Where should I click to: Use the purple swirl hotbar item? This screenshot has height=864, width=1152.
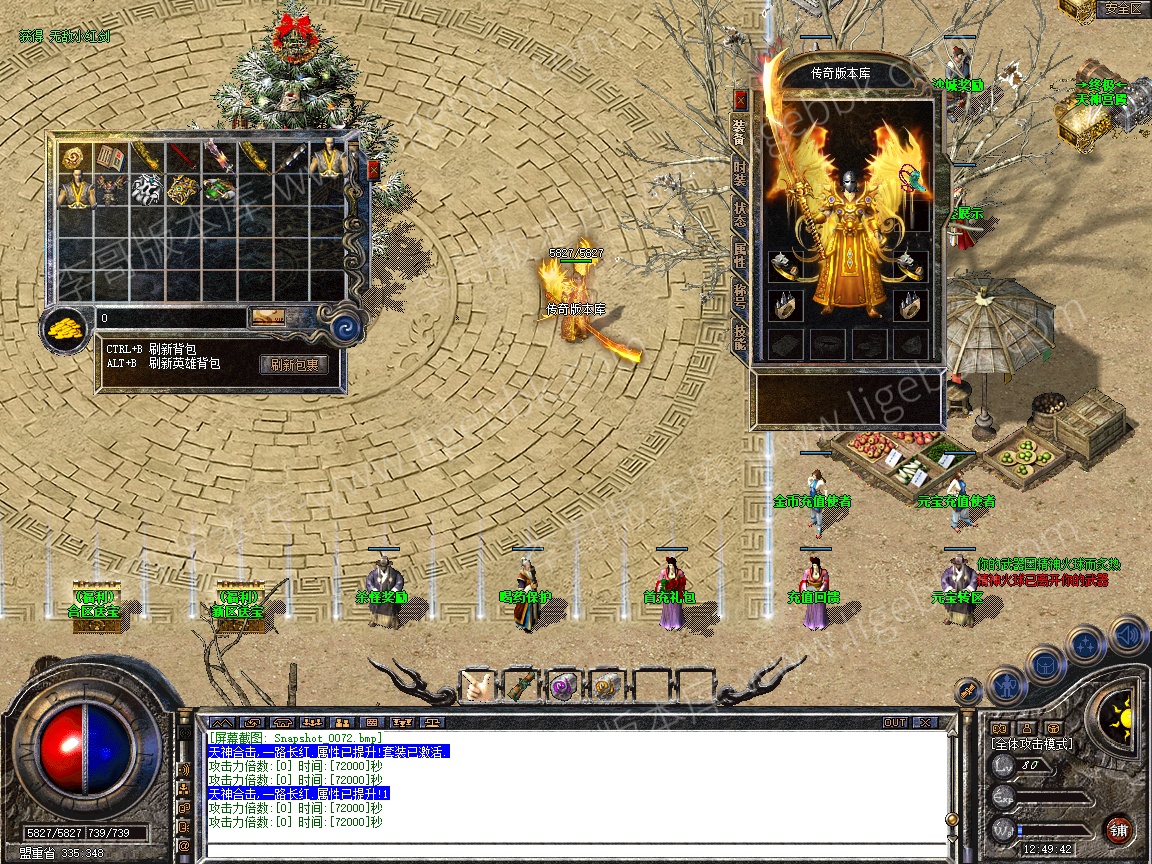(562, 687)
